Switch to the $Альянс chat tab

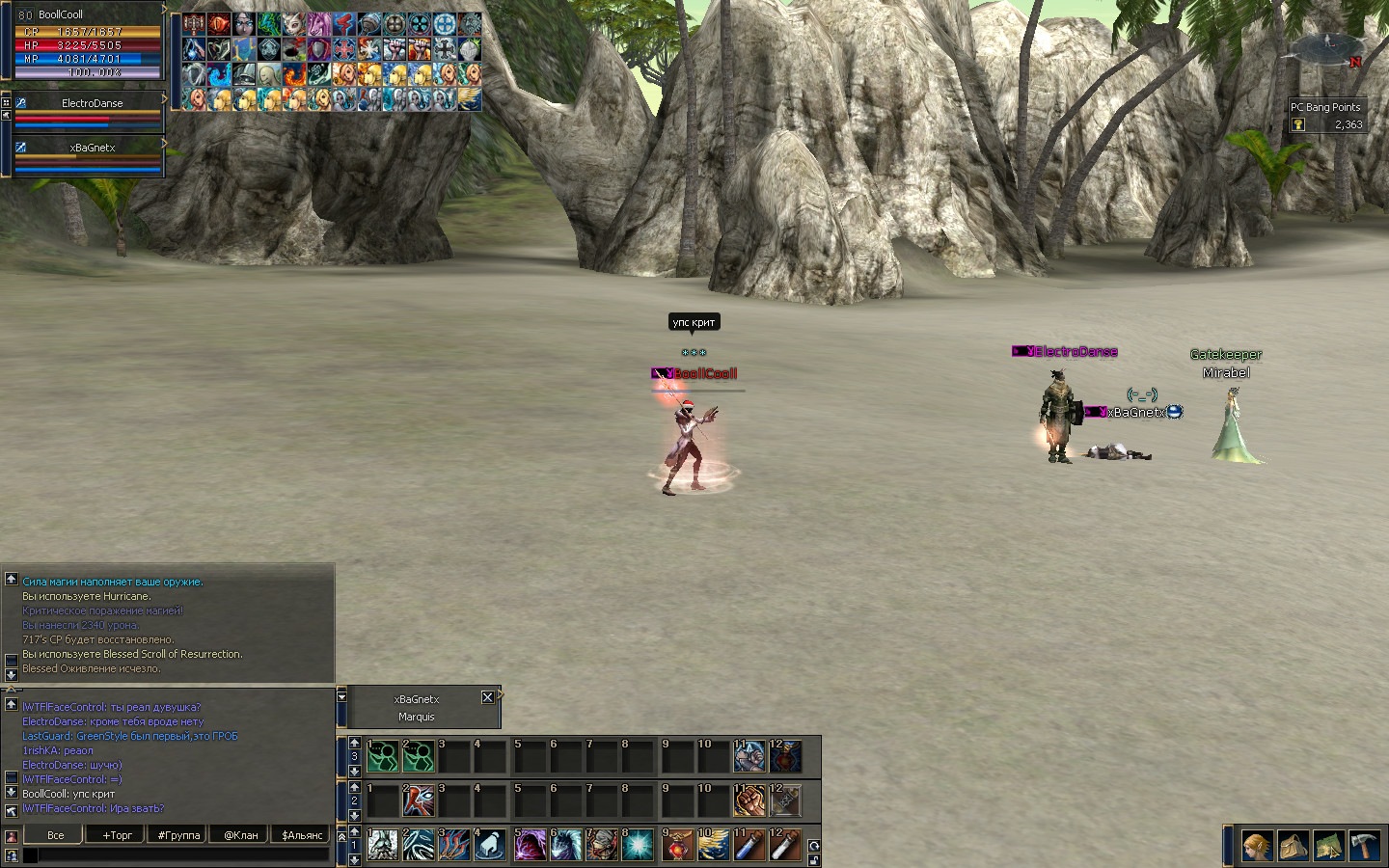pyautogui.click(x=302, y=835)
